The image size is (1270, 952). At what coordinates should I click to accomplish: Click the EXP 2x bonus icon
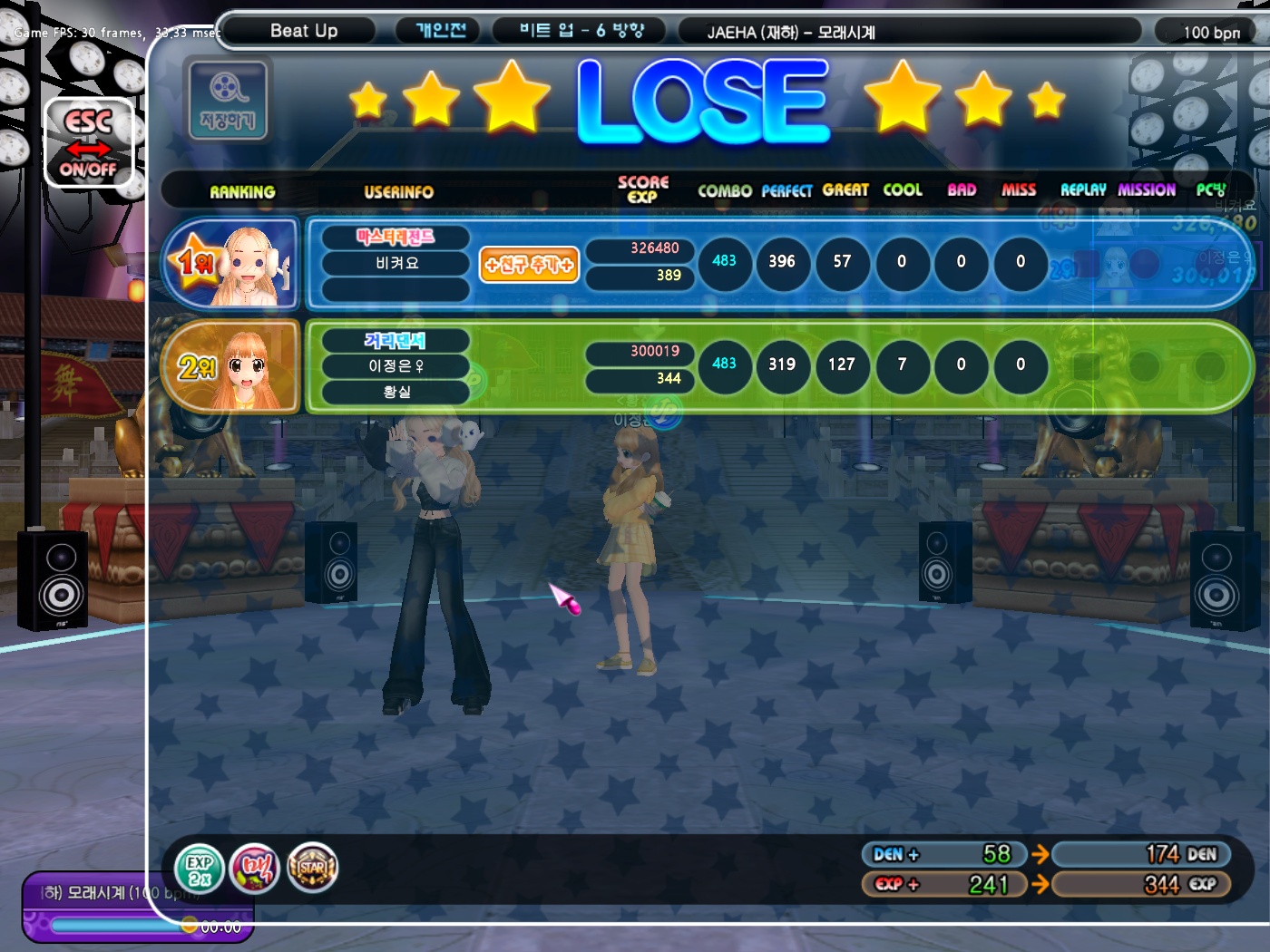199,869
